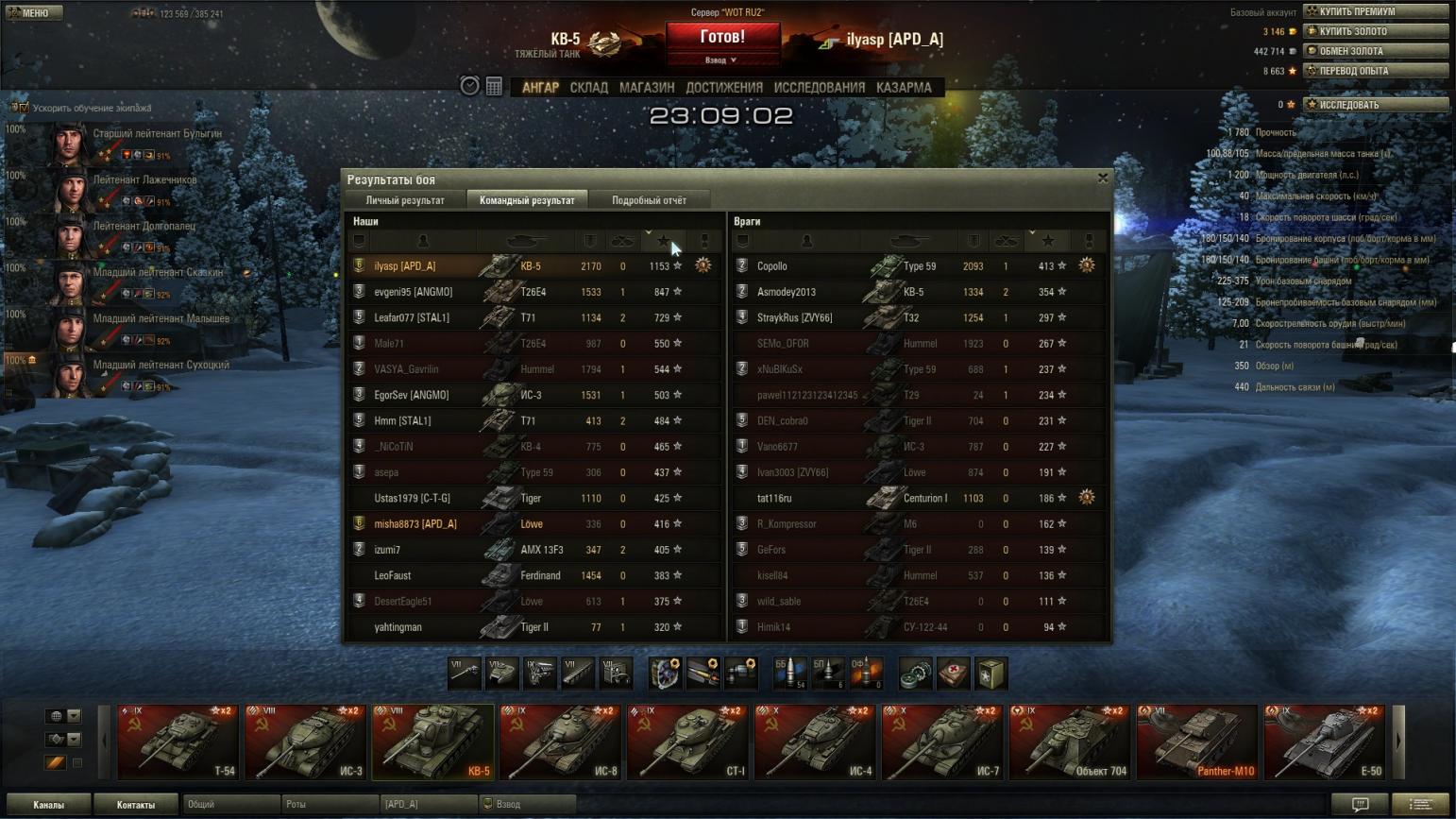1456x819 pixels.
Task: Select the ИС-8 tank in carousel
Action: tap(561, 742)
